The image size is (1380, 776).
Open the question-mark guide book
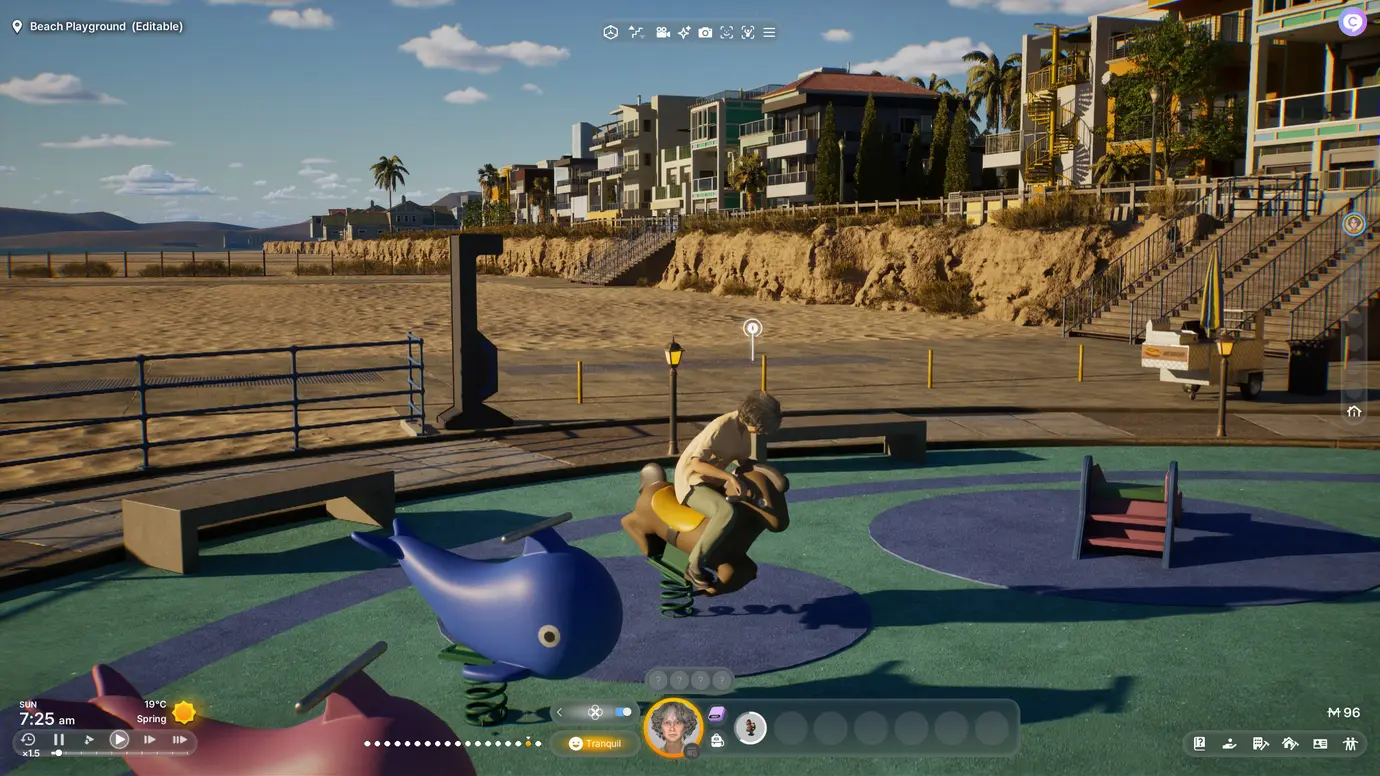coord(1200,743)
